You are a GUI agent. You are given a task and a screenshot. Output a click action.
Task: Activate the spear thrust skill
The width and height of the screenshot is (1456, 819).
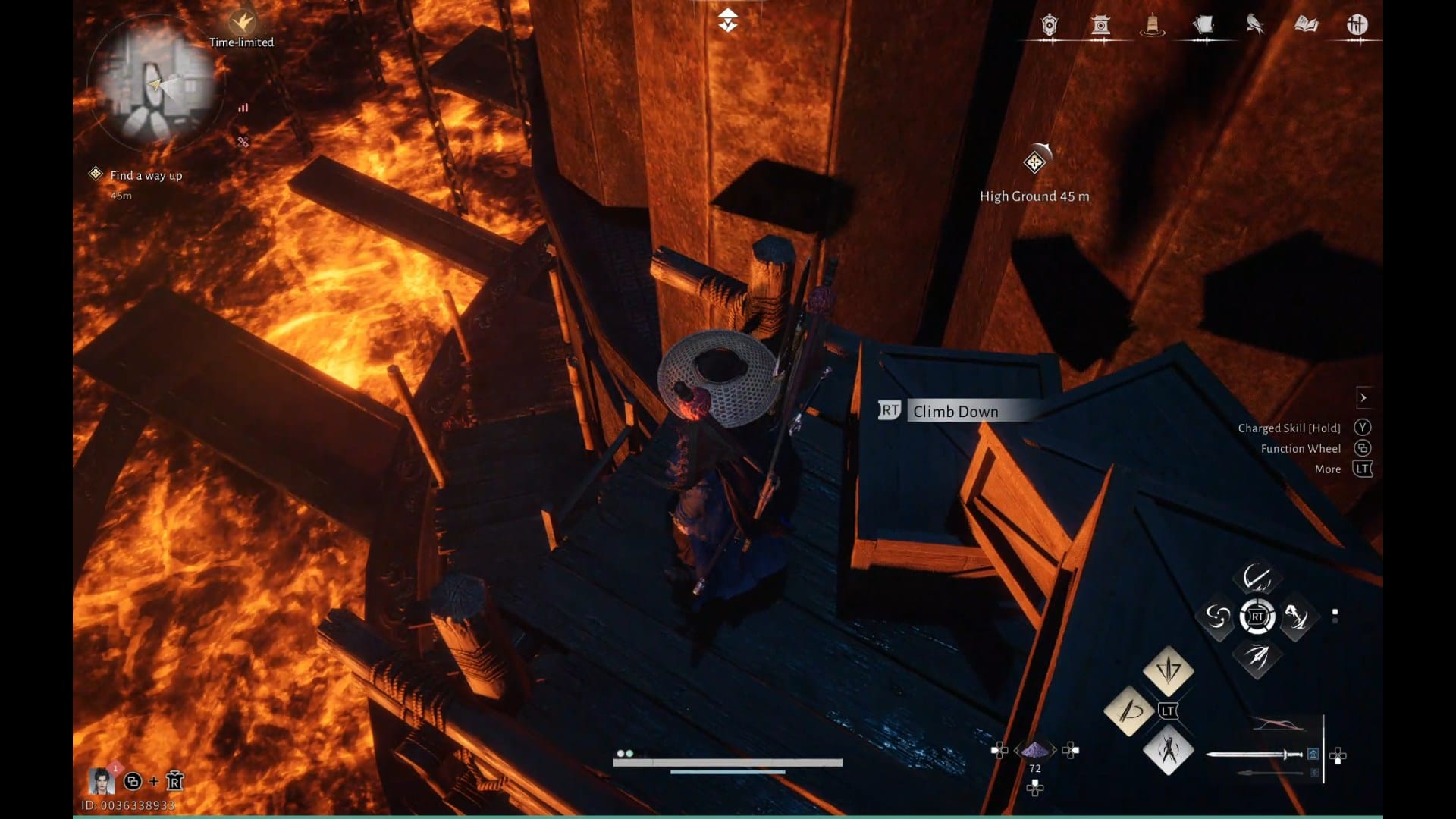1257,656
